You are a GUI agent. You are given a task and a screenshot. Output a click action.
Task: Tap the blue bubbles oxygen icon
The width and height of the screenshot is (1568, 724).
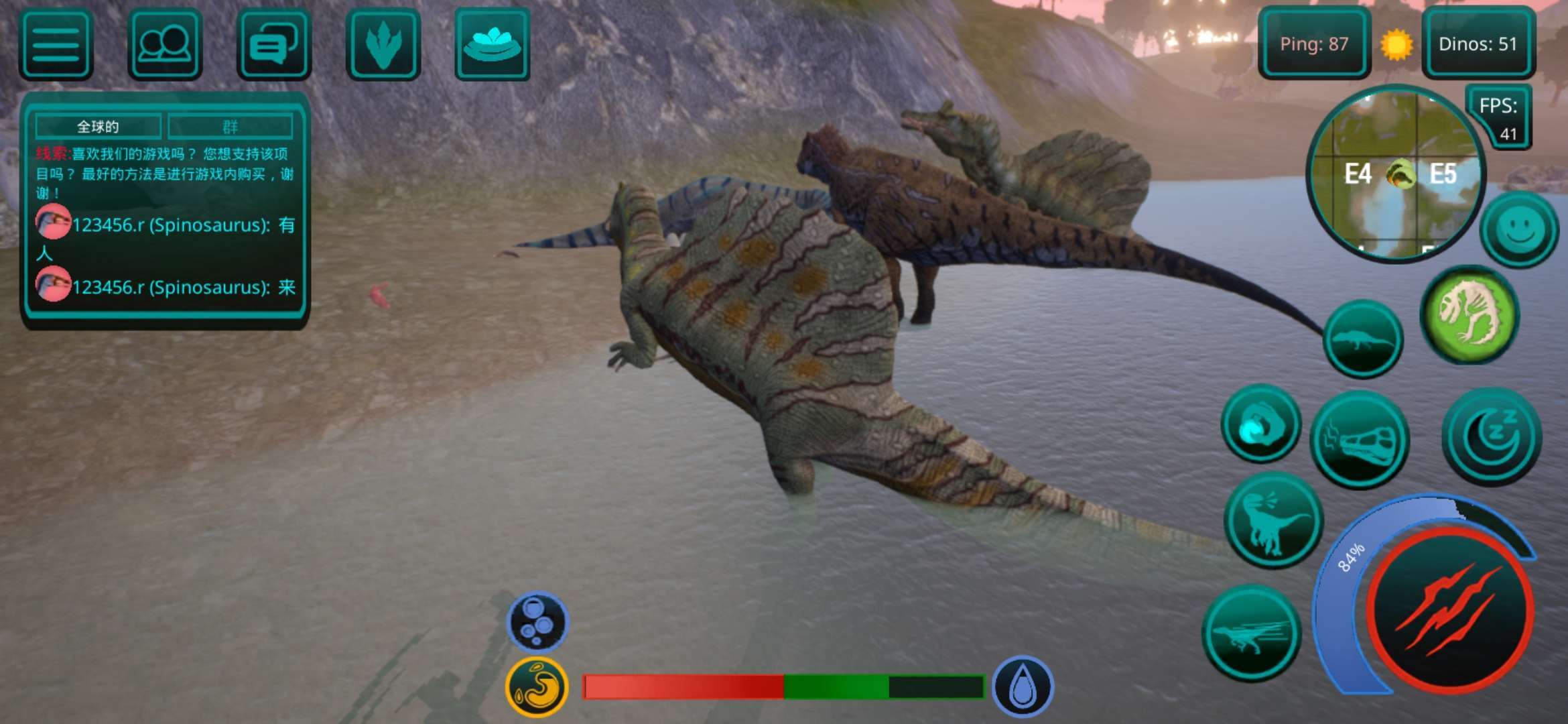coord(537,621)
